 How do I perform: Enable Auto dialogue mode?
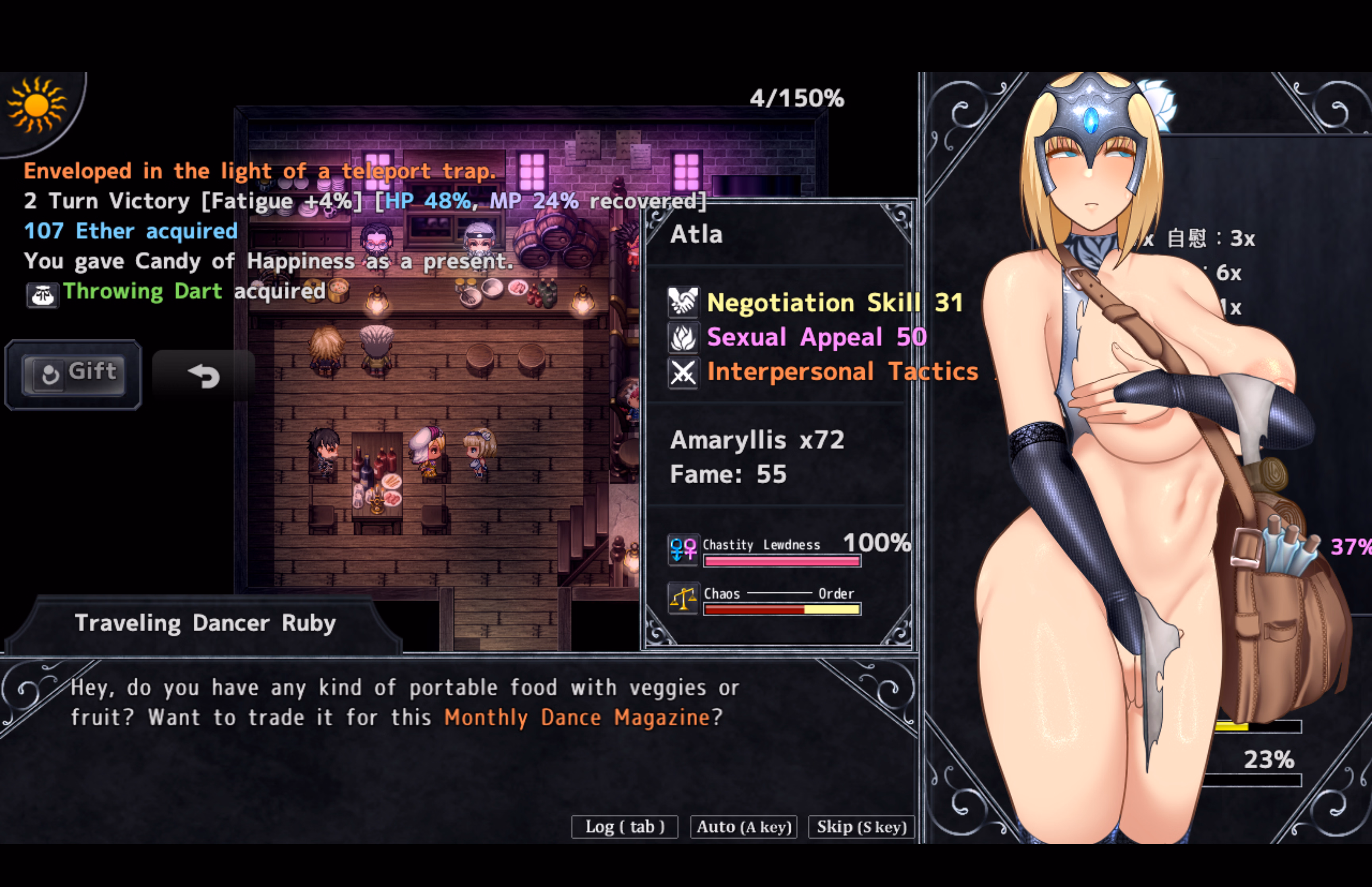743,827
